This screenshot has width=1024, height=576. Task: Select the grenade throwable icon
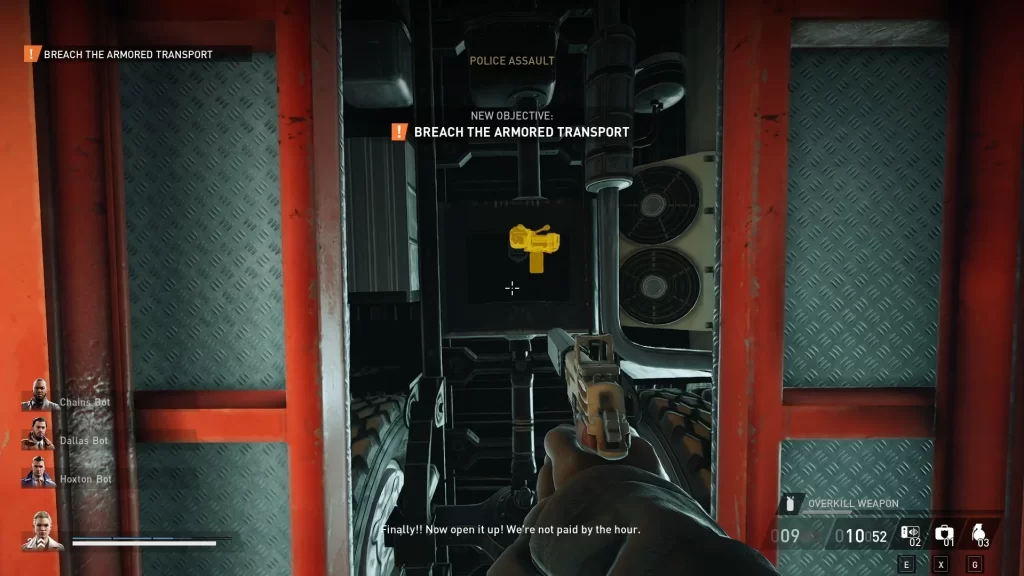tap(980, 534)
